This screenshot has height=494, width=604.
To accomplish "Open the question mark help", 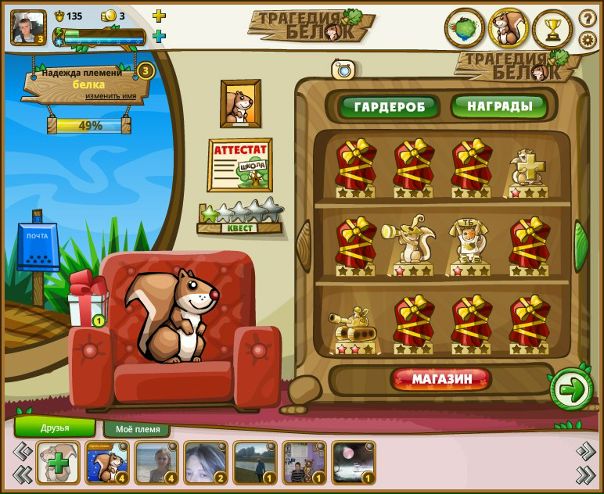I will point(587,18).
